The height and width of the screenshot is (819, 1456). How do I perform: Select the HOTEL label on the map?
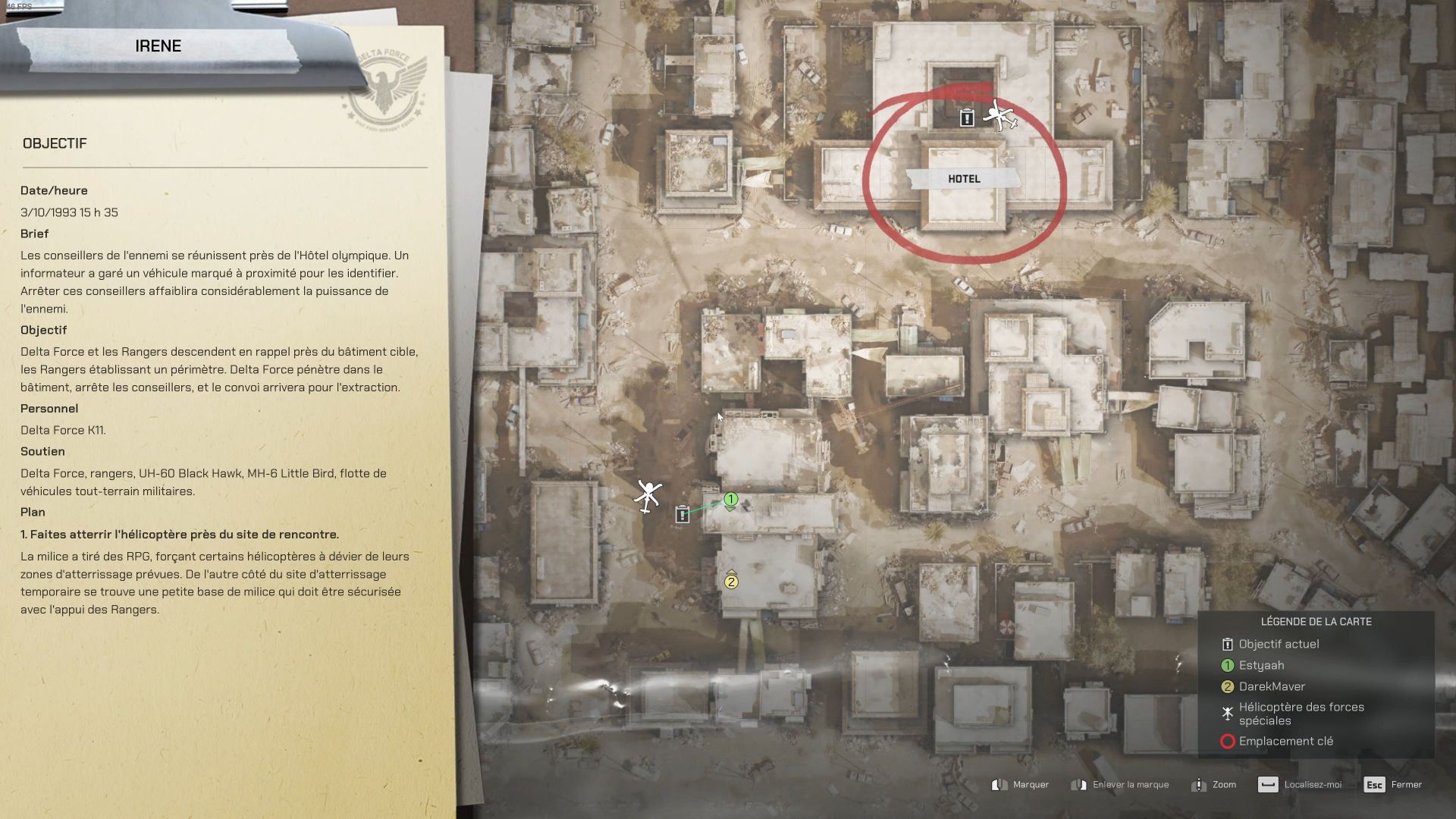(x=964, y=179)
